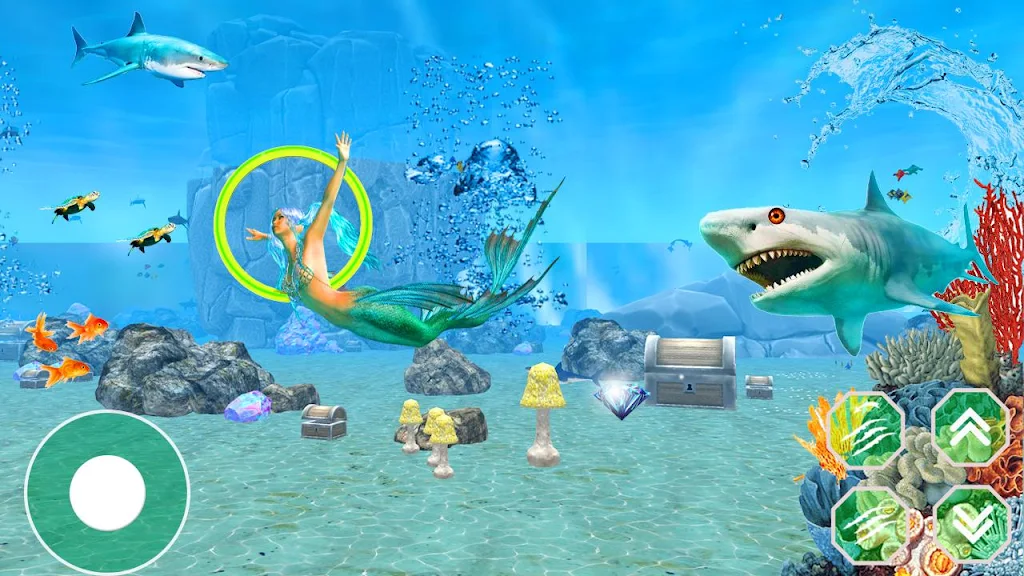Tap the white virtual joystick knob
The image size is (1024, 576).
tap(108, 491)
